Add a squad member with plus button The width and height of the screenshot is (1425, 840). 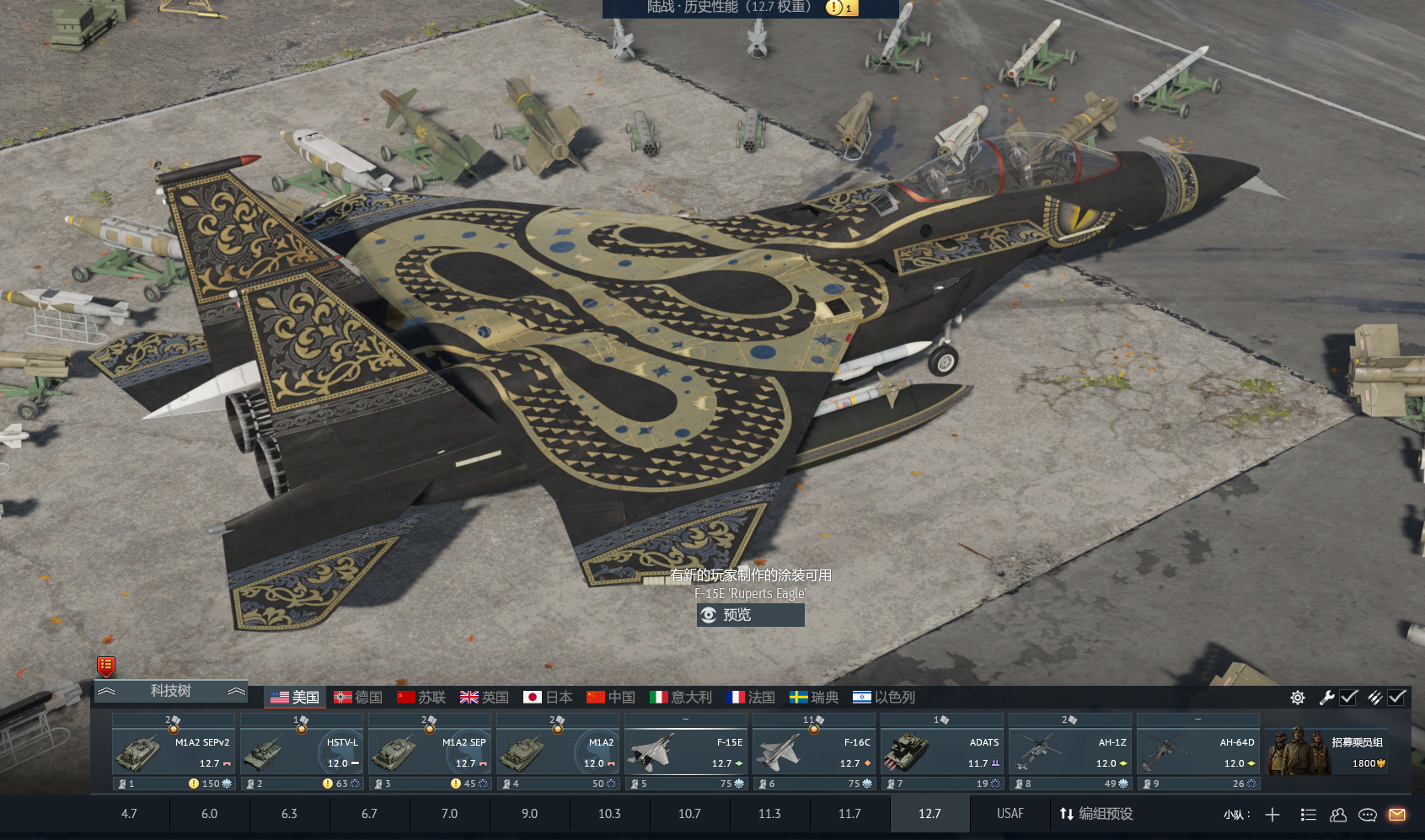pyautogui.click(x=1272, y=815)
